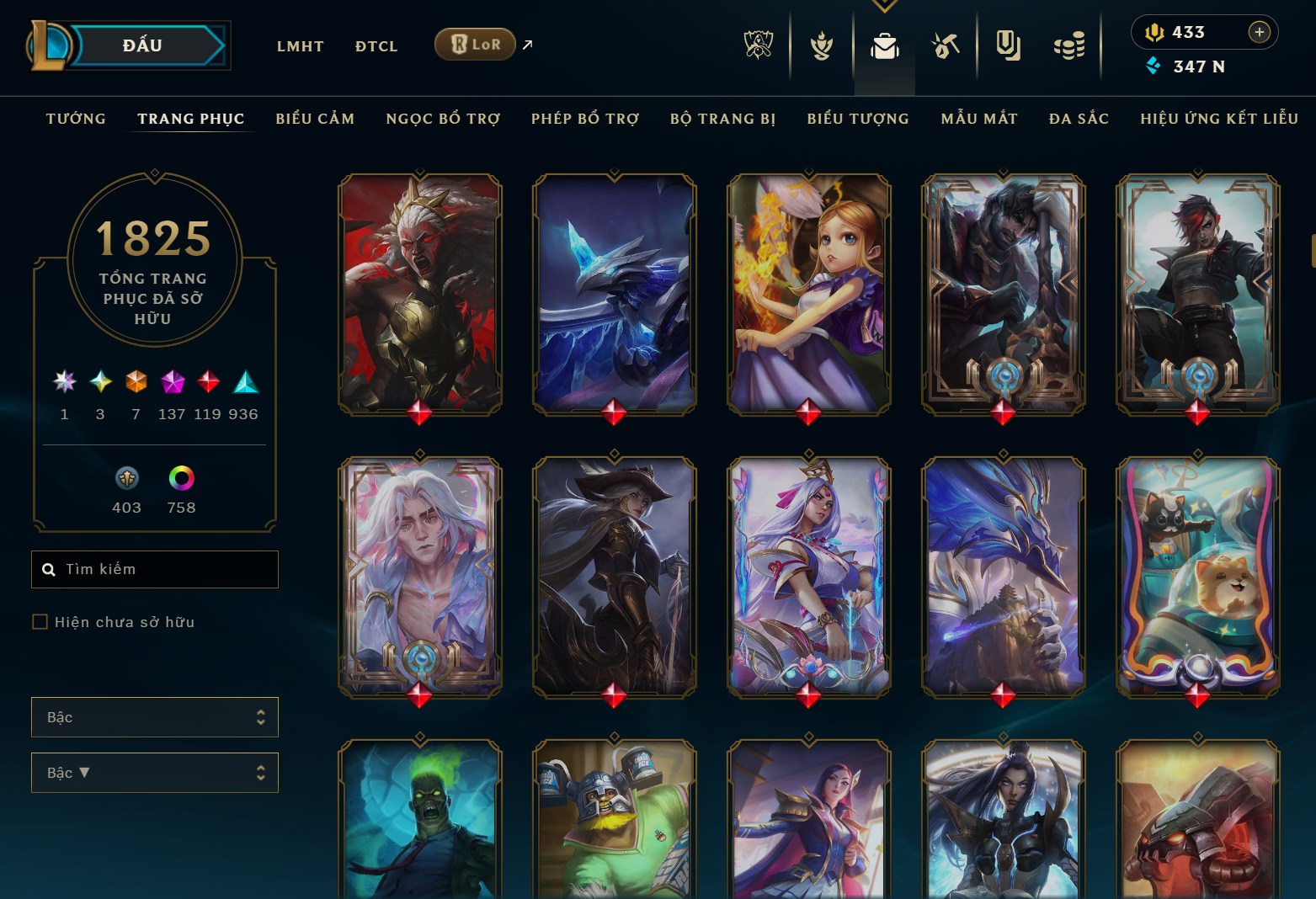Open the Tướng champions tab
Viewport: 1316px width, 899px height.
tap(76, 119)
